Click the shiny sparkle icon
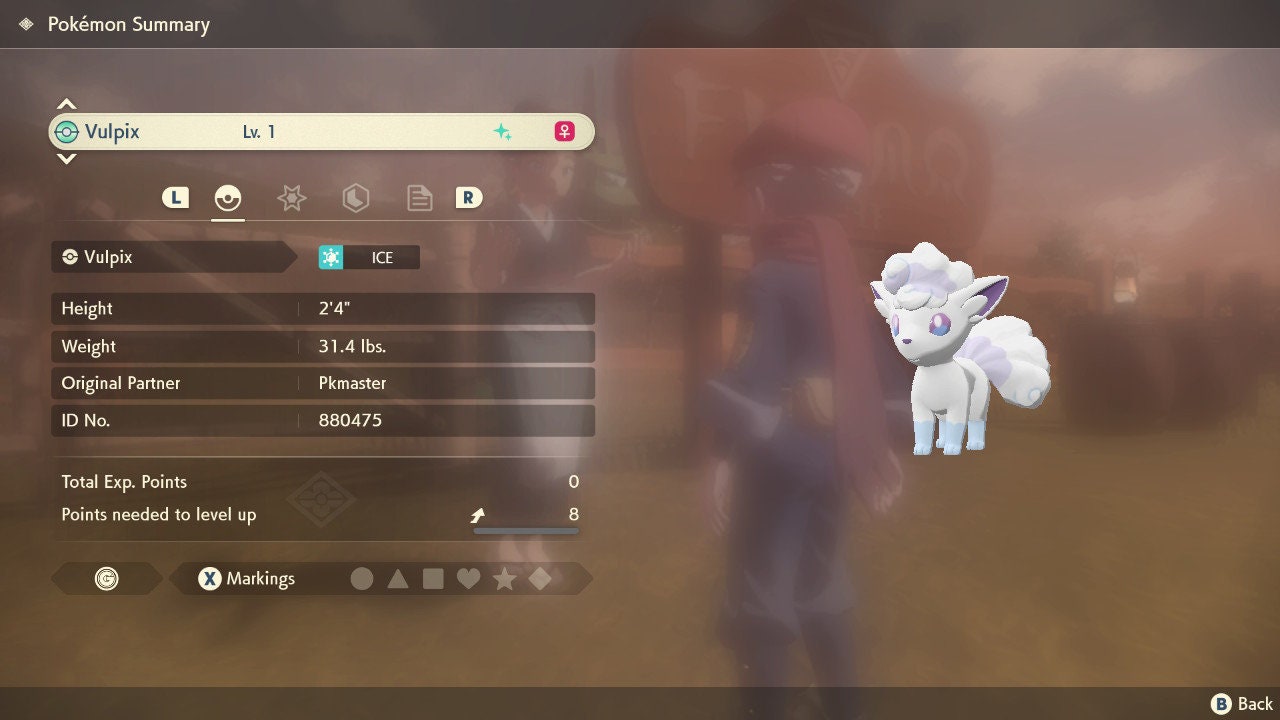The height and width of the screenshot is (720, 1280). [504, 130]
